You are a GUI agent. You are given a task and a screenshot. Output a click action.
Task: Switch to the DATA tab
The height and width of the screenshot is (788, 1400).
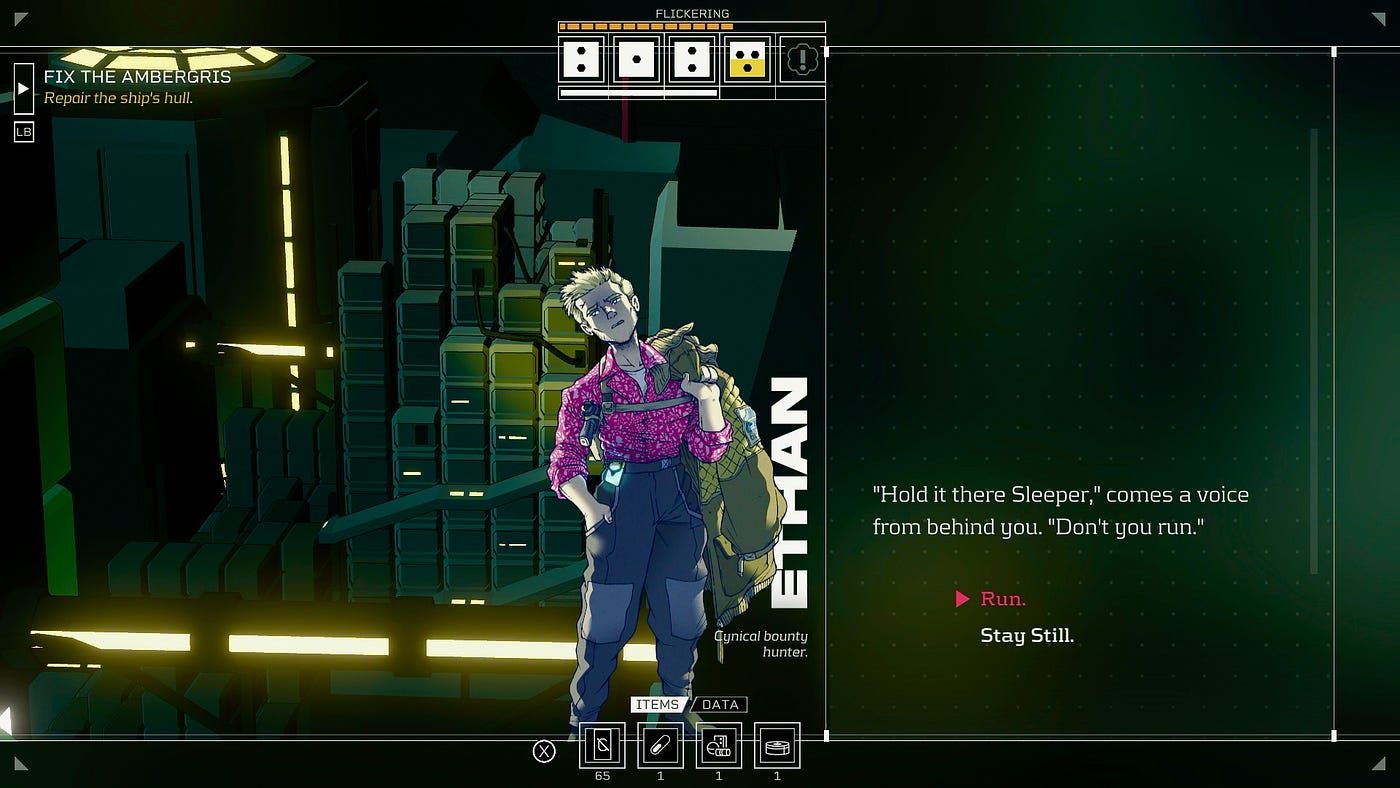(x=720, y=705)
